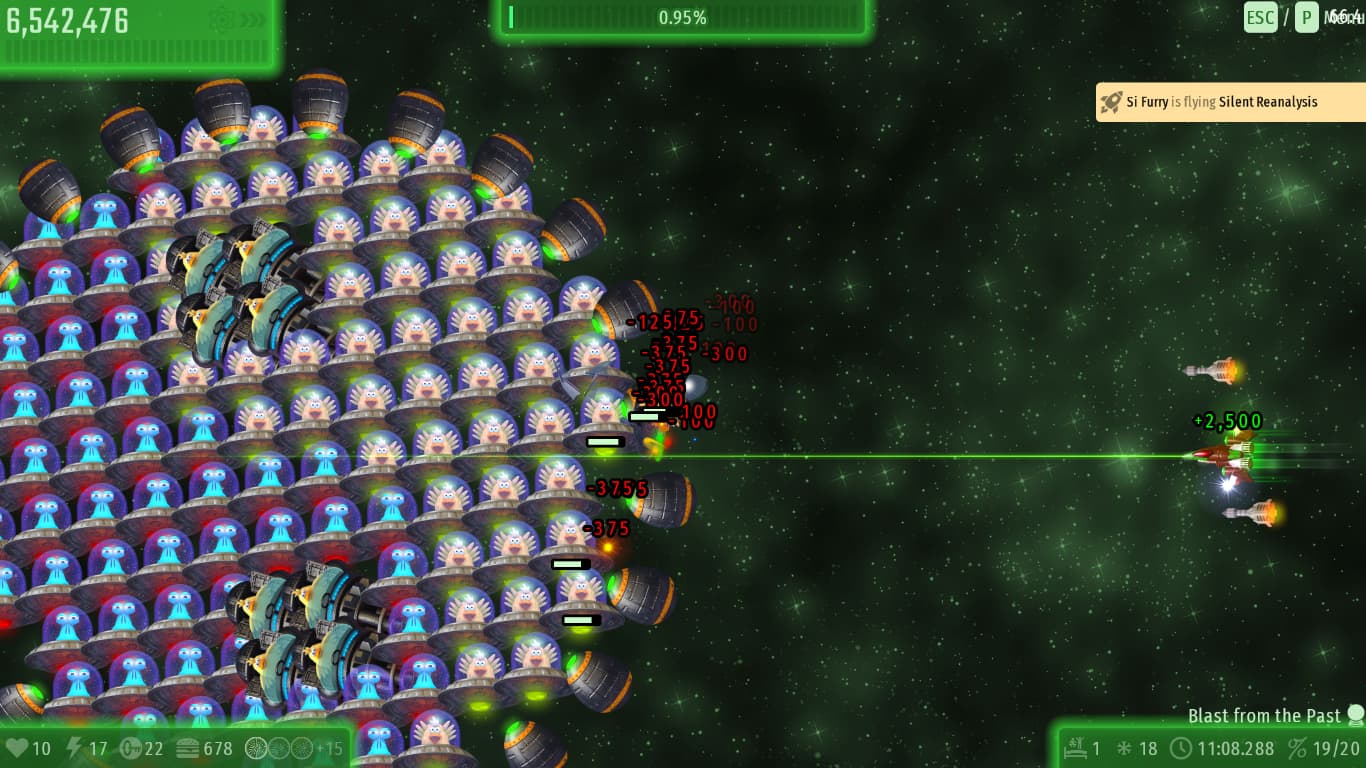The width and height of the screenshot is (1366, 768).
Task: Click the crystal ball icon beside Blast from the Past
Action: point(1355,715)
